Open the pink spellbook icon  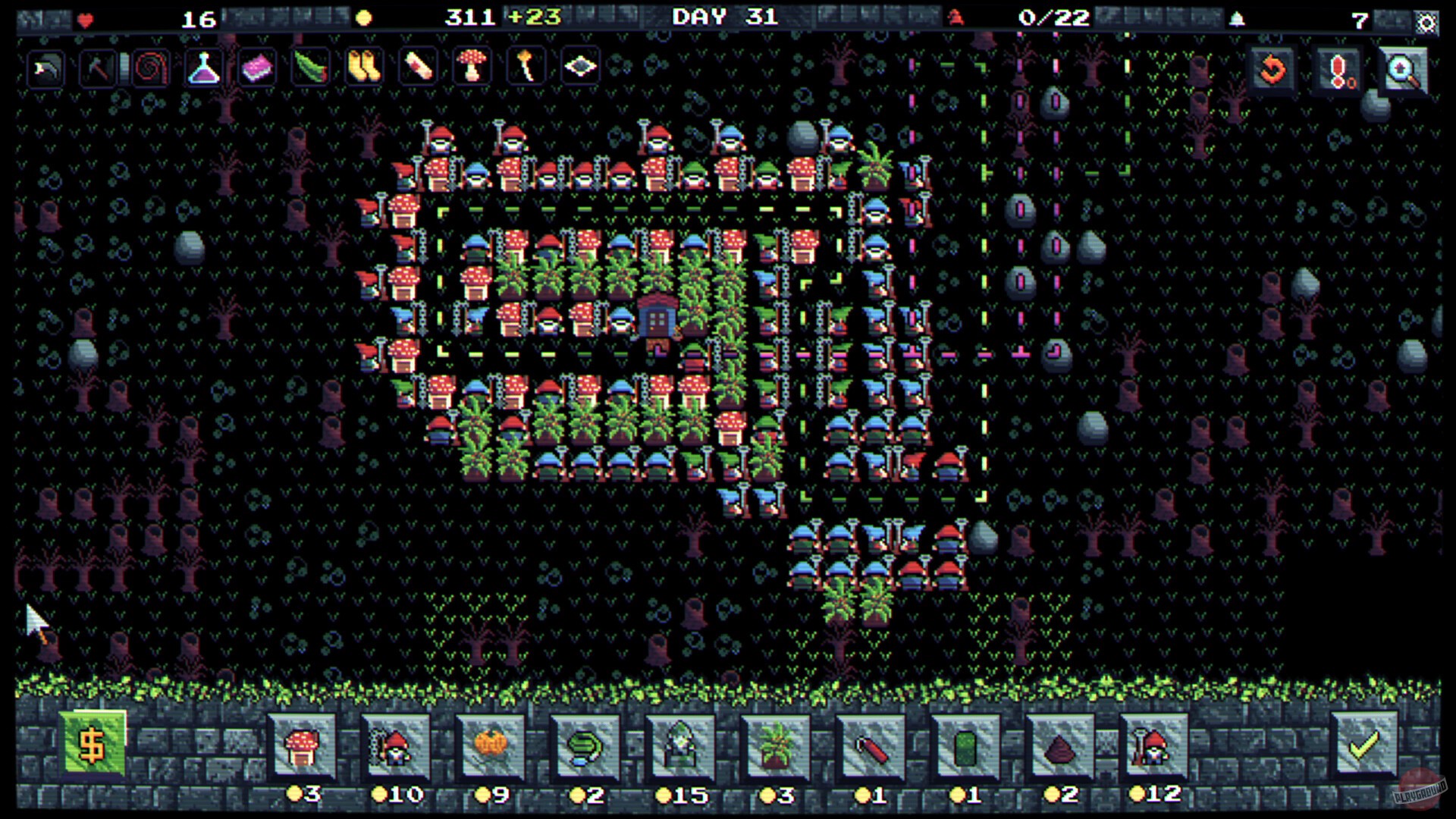[256, 67]
